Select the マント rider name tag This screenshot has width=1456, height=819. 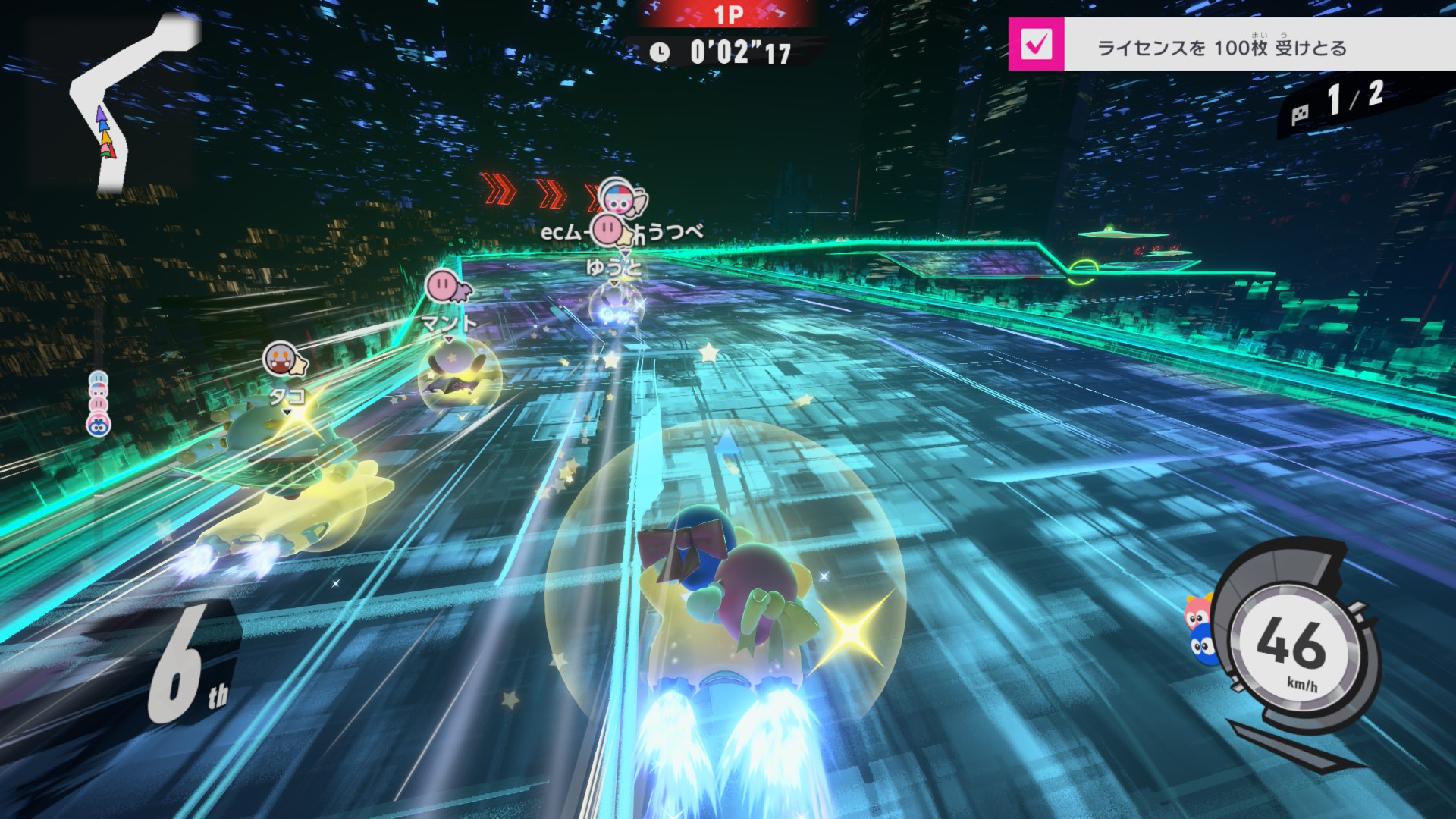pyautogui.click(x=449, y=324)
